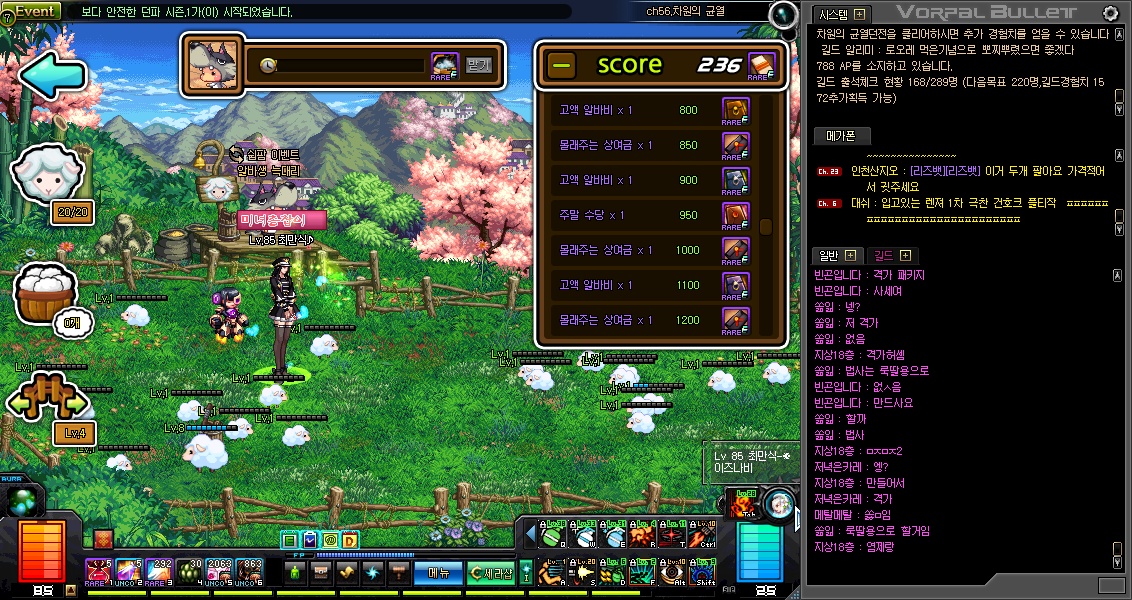
Task: Use the quick slot item with 2063 count
Action: [x=220, y=571]
